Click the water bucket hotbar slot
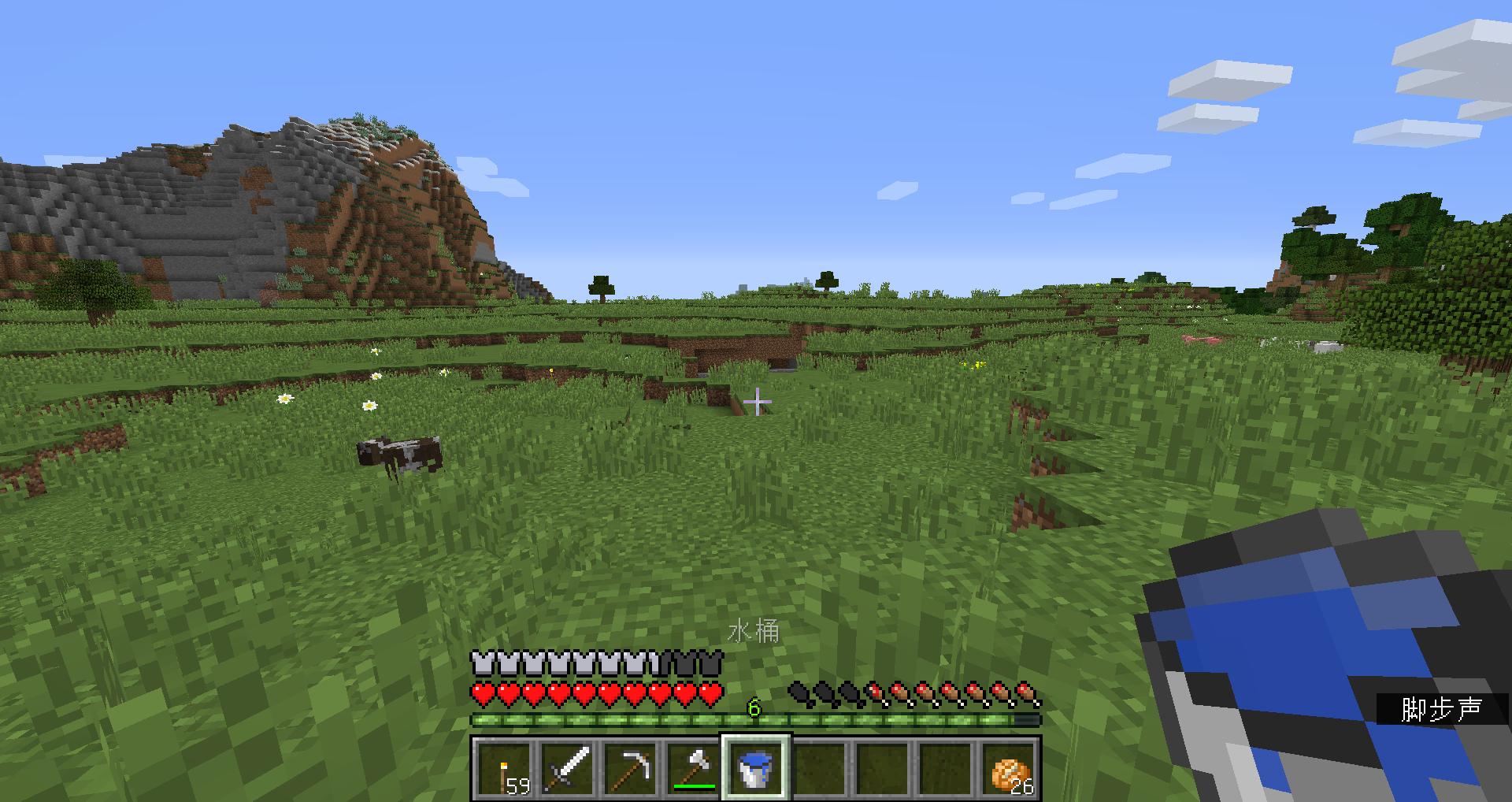The width and height of the screenshot is (1512, 802). pyautogui.click(x=756, y=768)
